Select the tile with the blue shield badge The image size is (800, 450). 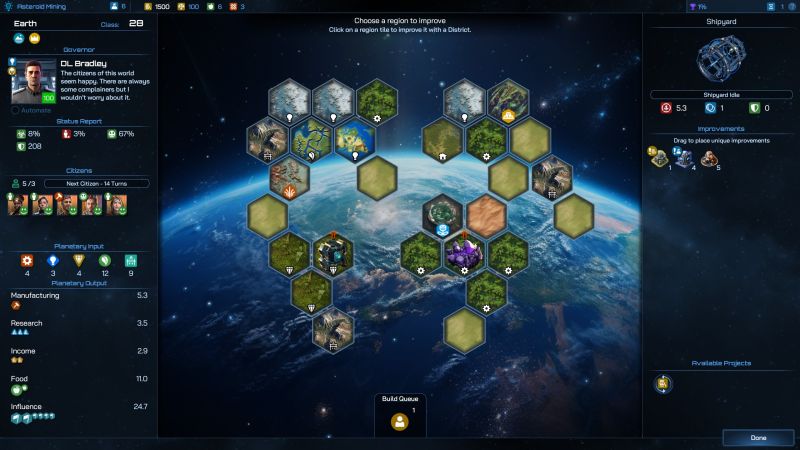coord(441,214)
